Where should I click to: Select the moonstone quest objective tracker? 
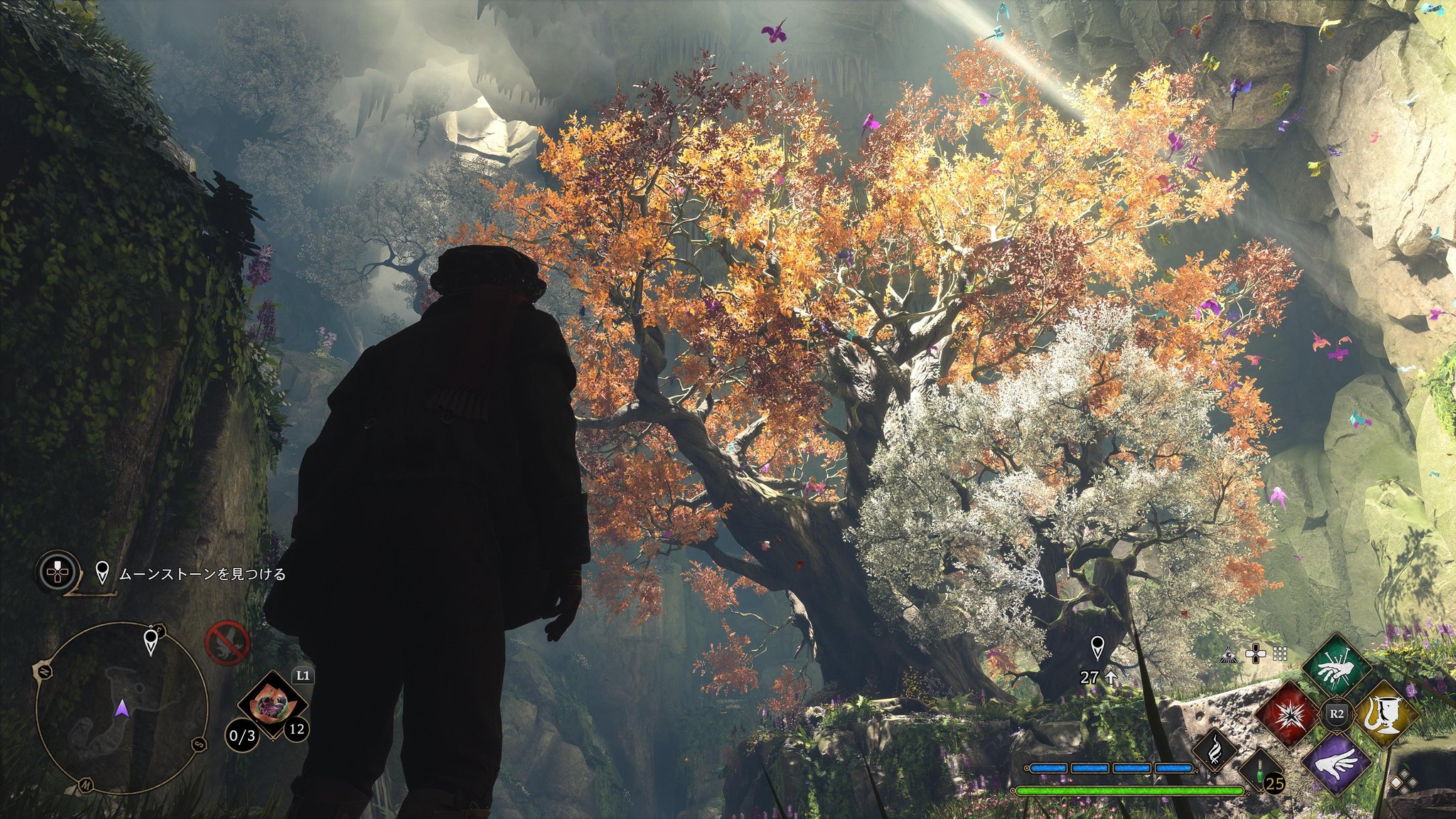pos(201,573)
